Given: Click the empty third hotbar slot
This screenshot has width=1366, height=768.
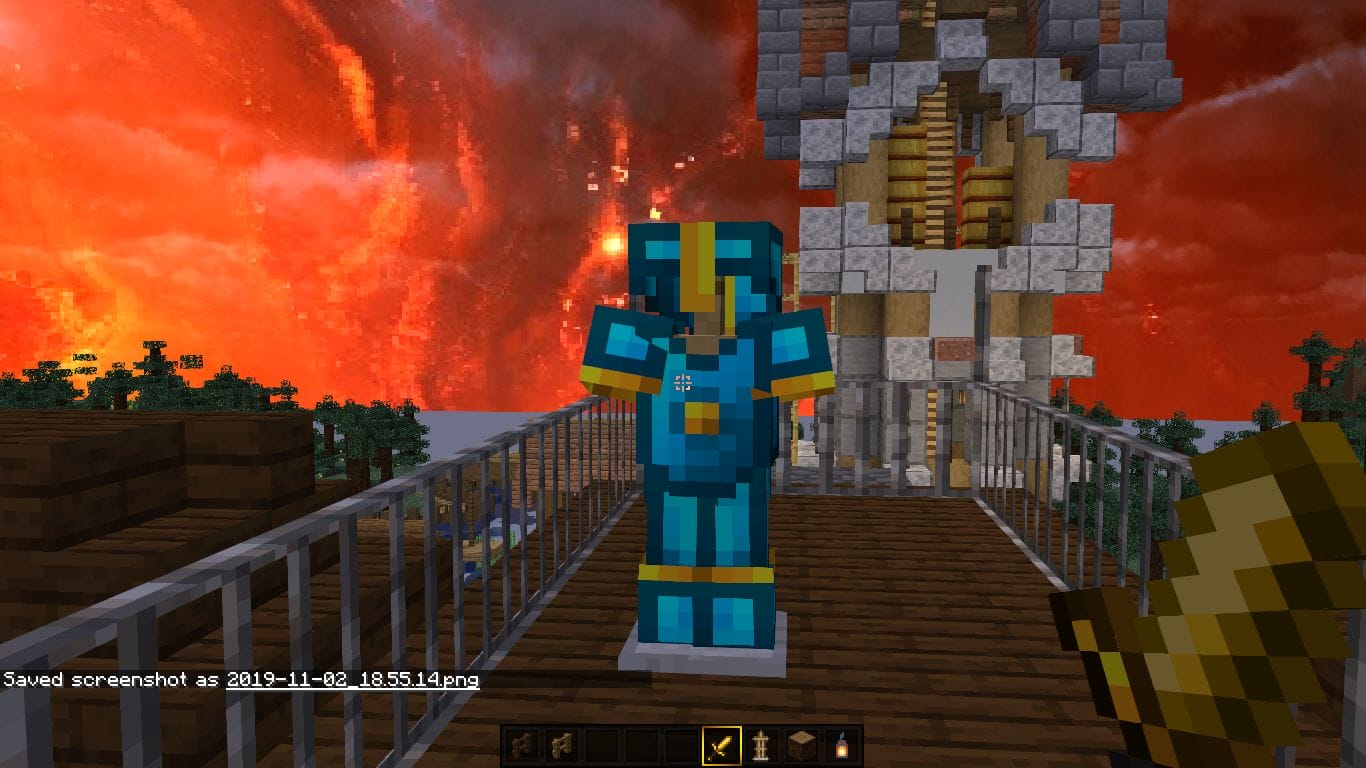Looking at the screenshot, I should 600,746.
